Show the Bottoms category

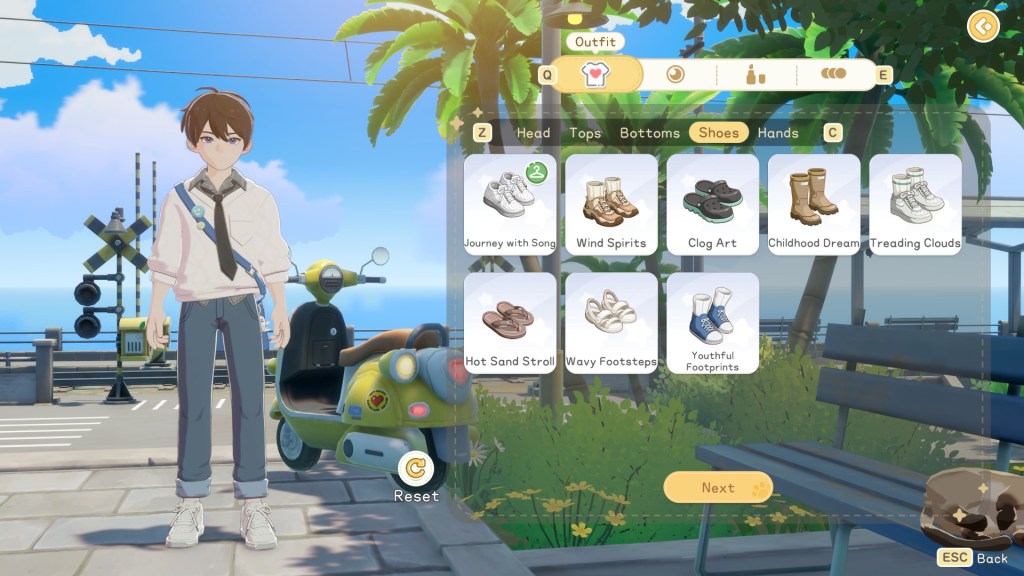point(649,133)
